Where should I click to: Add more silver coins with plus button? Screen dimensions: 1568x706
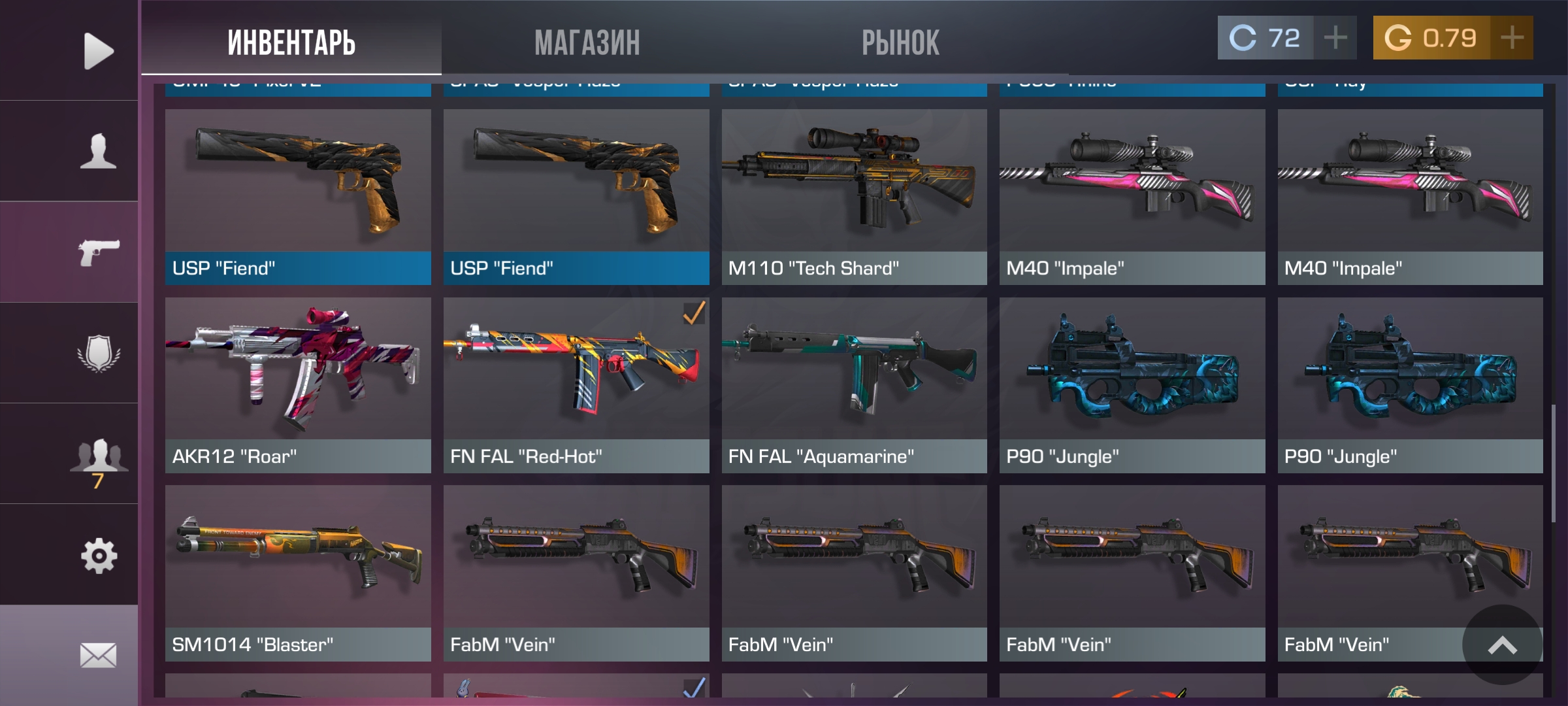[x=1335, y=38]
